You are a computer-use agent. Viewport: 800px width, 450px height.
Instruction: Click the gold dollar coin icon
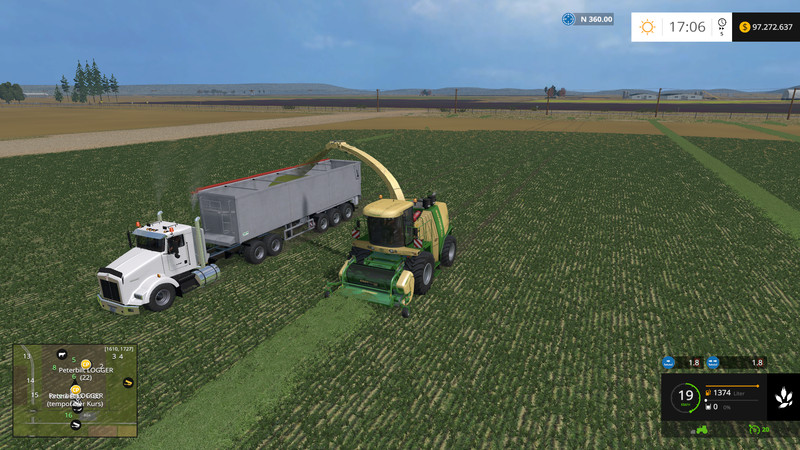[745, 27]
